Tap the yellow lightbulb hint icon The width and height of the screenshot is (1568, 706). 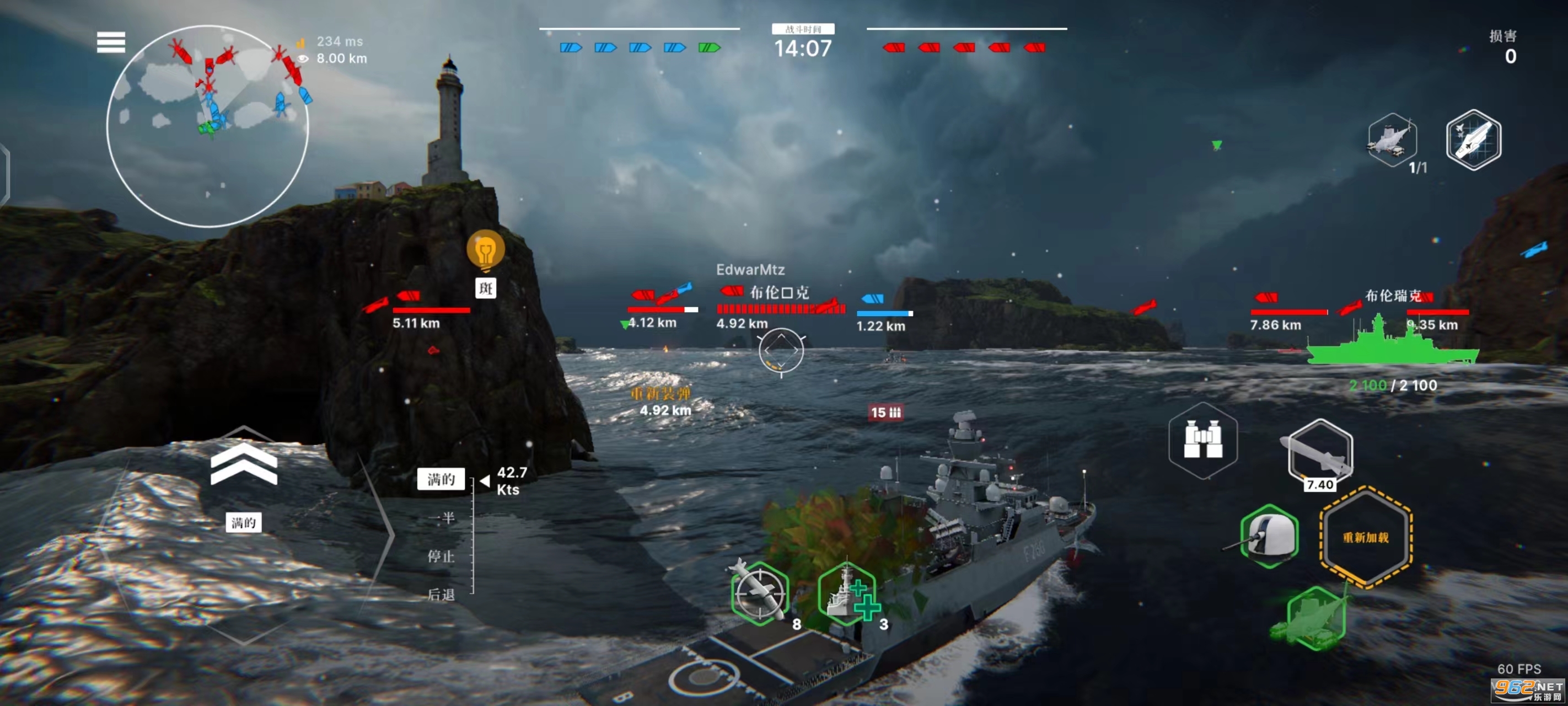coord(485,250)
